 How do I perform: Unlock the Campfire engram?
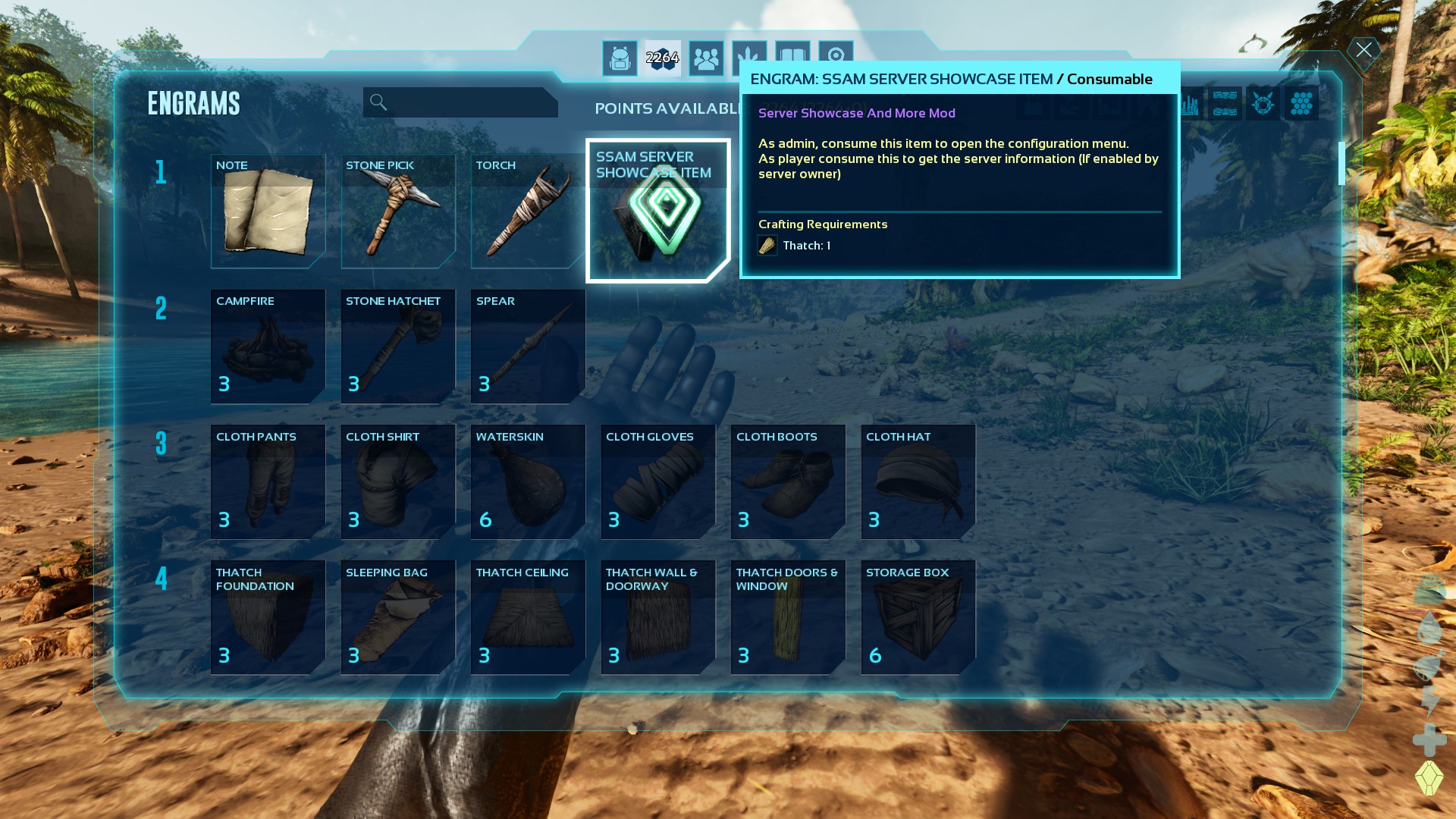point(268,347)
